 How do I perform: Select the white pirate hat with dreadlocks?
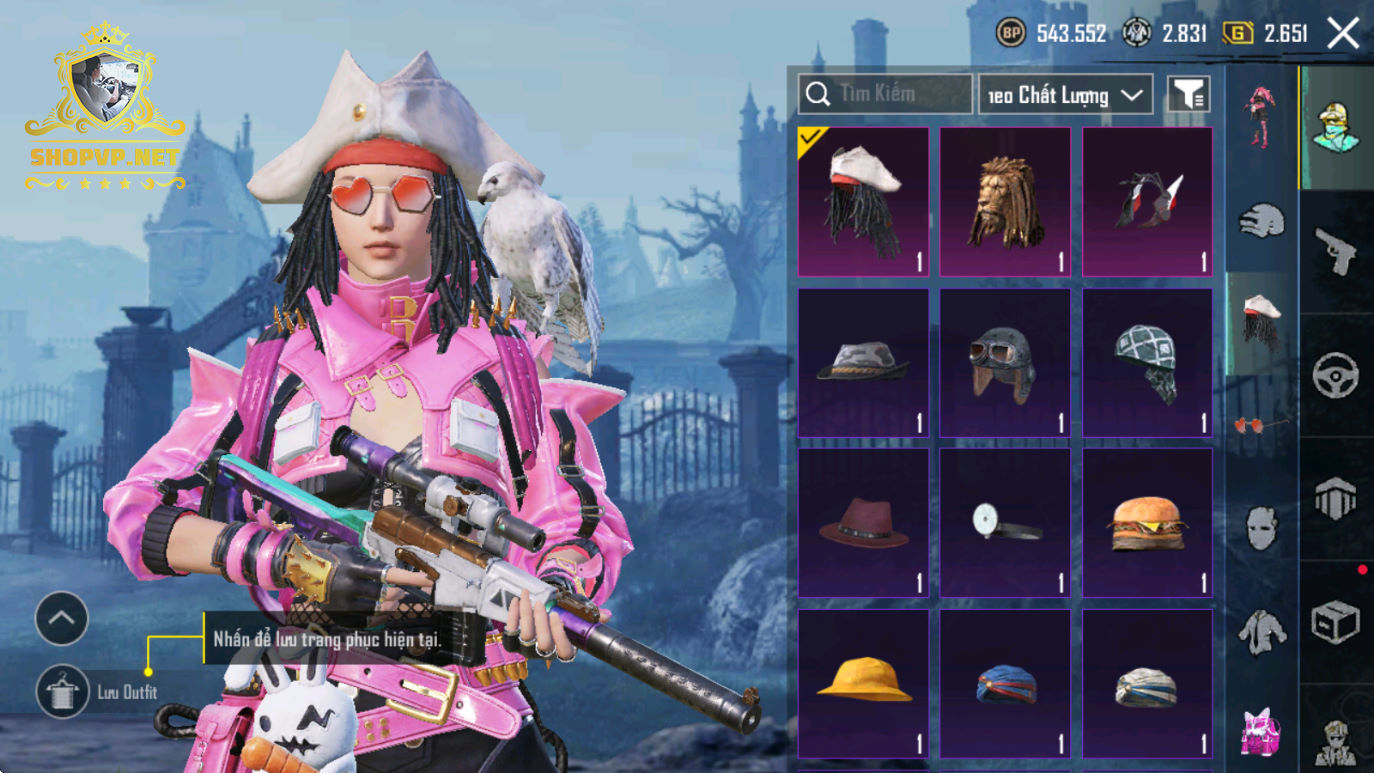pyautogui.click(x=863, y=202)
